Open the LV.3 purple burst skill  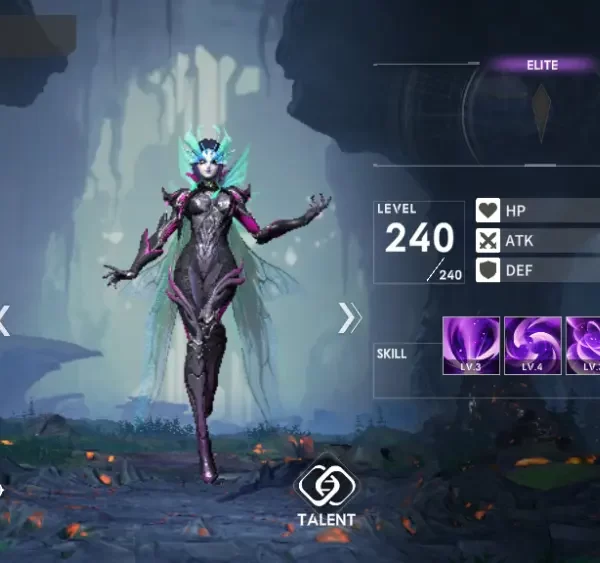point(471,345)
